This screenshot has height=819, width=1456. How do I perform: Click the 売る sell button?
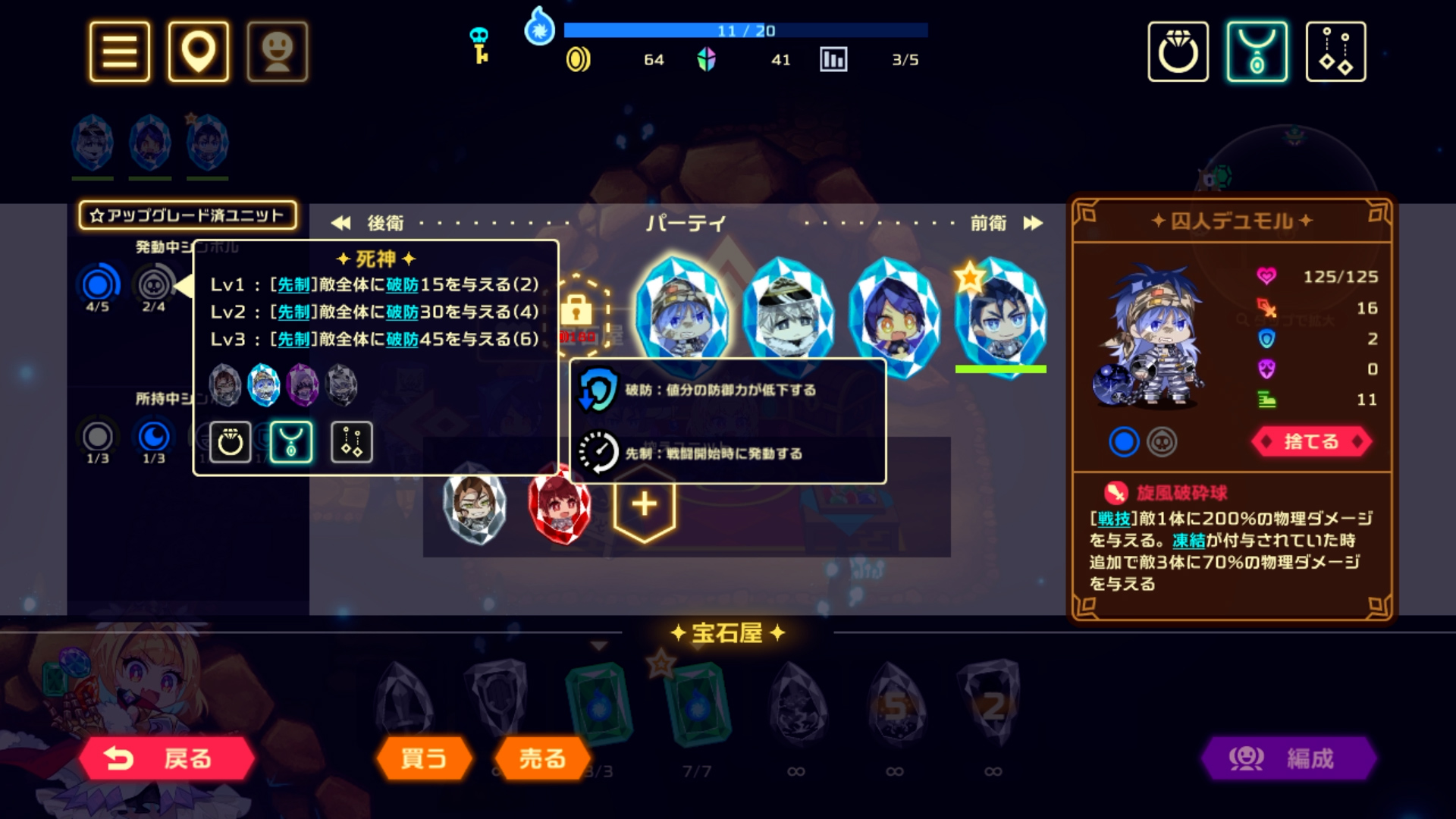542,758
